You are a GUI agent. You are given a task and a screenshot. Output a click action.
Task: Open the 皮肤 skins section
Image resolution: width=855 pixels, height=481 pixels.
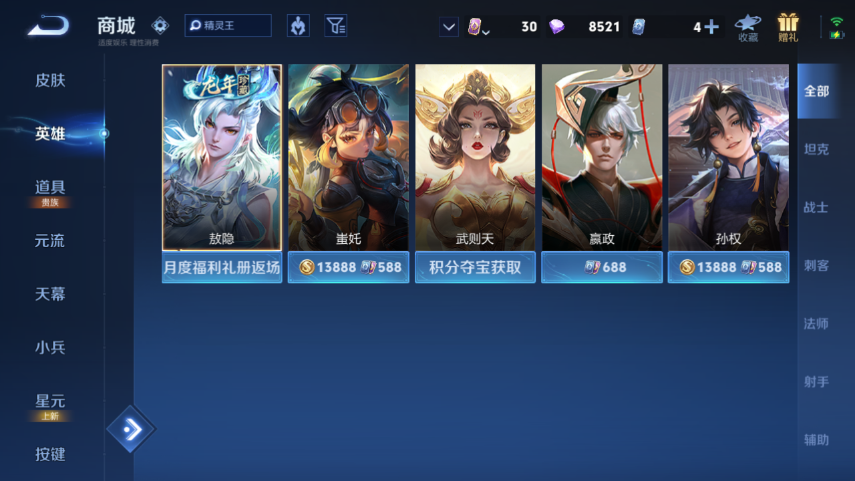point(50,80)
